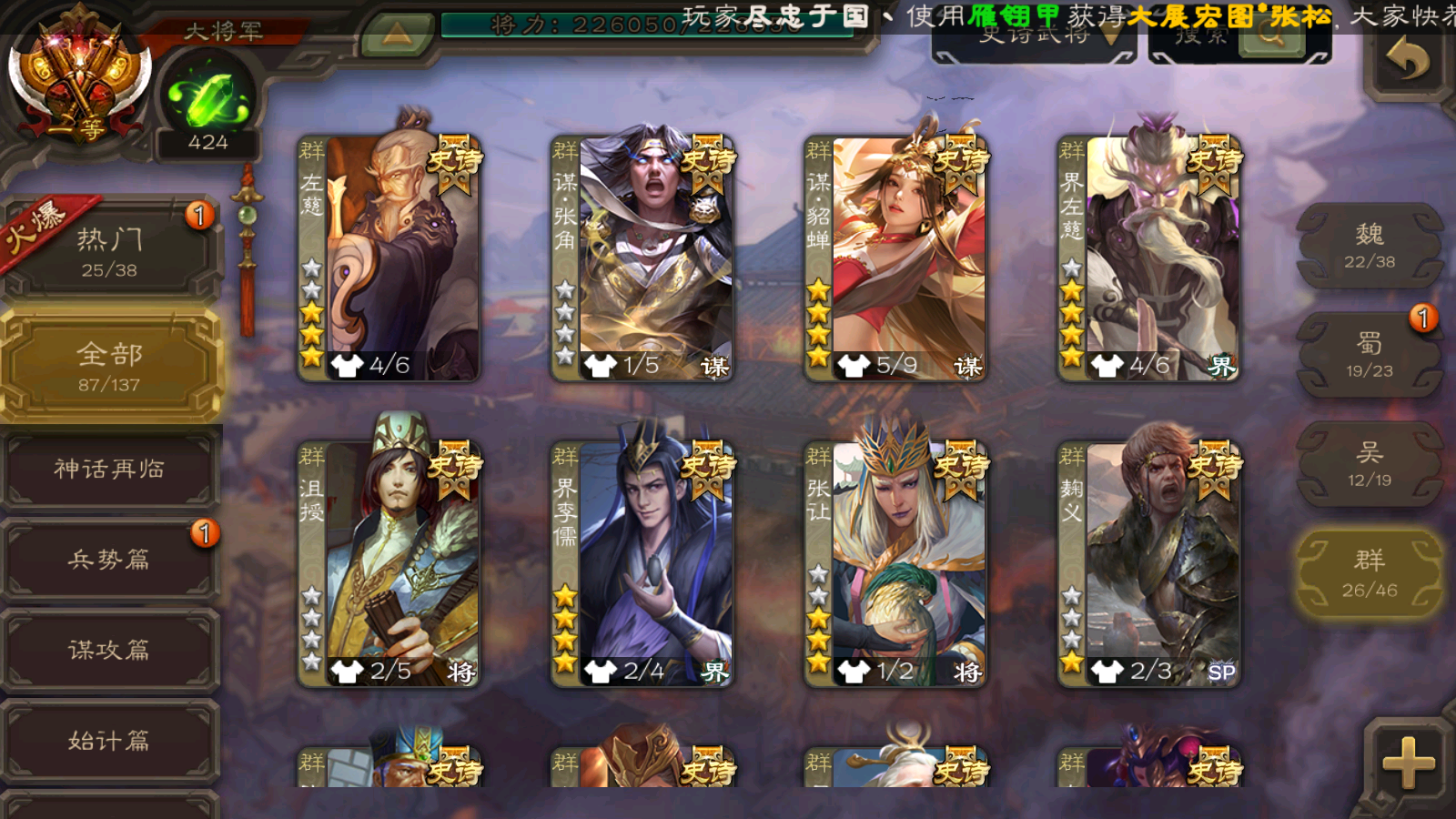Go back with the return arrow

tap(1407, 60)
